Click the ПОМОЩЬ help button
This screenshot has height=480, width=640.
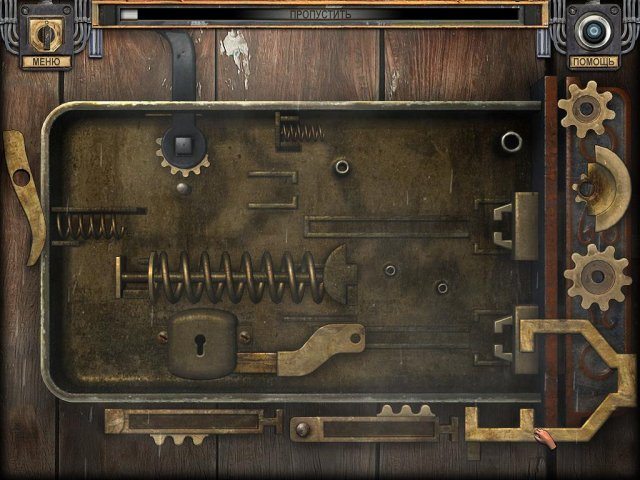tap(593, 61)
